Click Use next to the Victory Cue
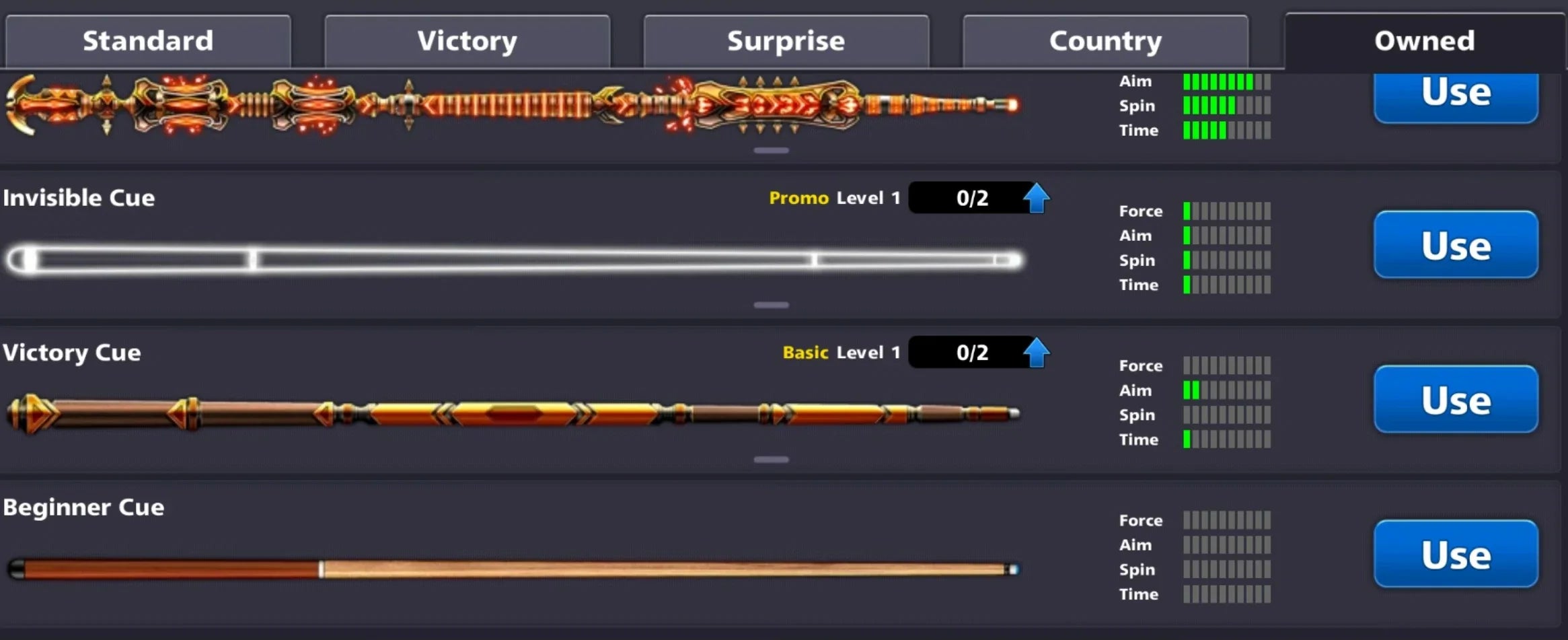Screen dimensions: 1568x640 1455,399
